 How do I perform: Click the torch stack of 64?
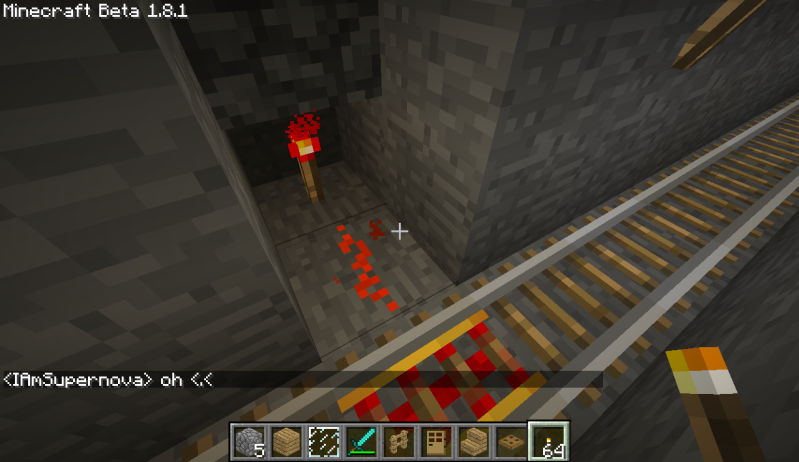point(546,441)
